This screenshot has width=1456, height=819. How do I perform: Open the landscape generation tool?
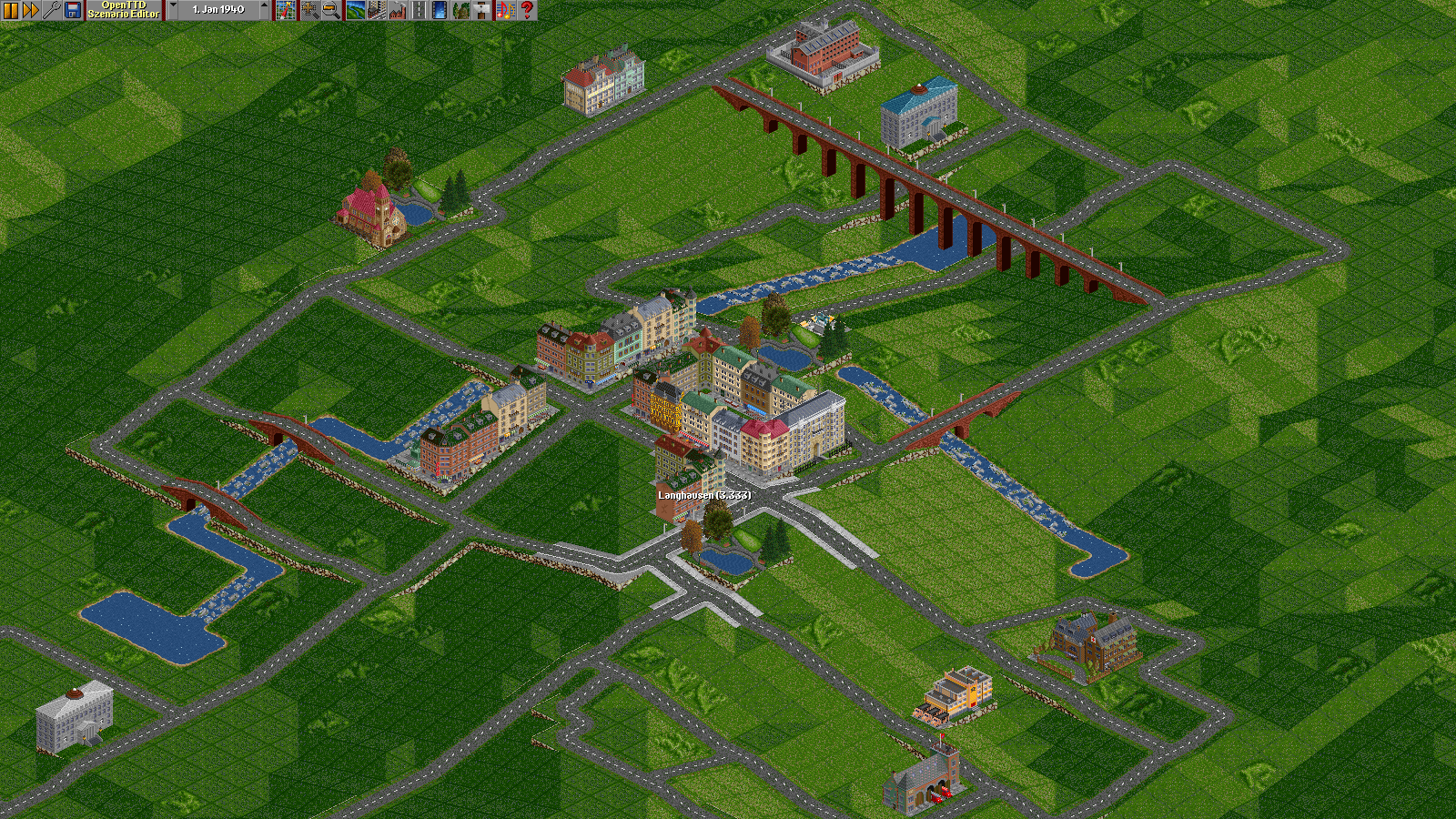click(x=355, y=10)
